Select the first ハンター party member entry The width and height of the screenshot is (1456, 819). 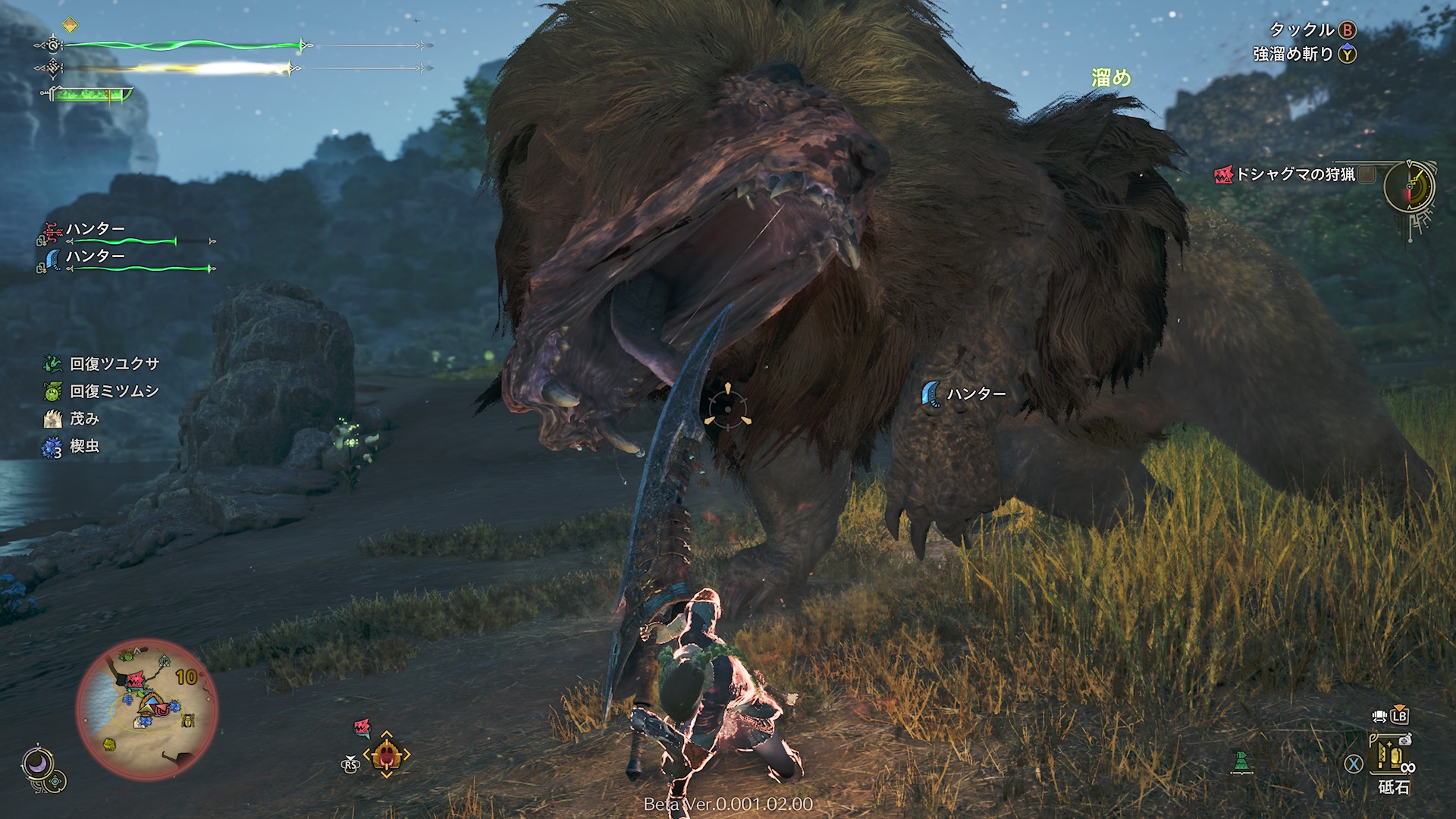(95, 229)
